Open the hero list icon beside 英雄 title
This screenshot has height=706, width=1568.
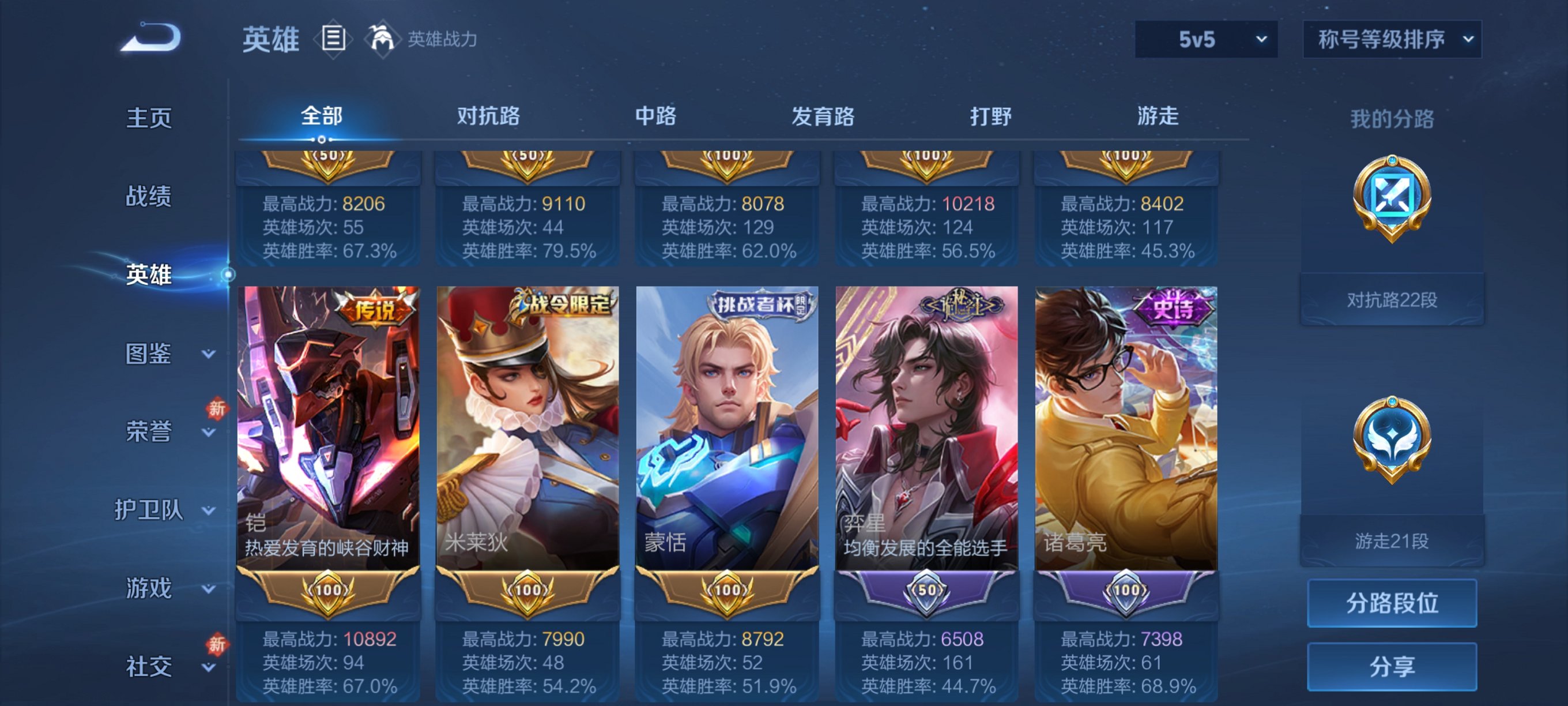point(333,37)
